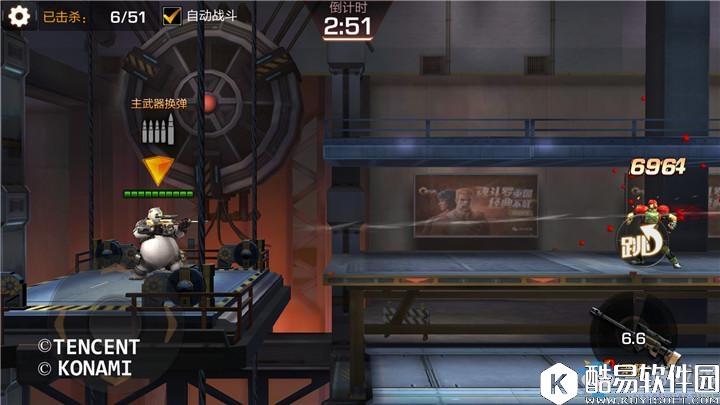Toggle the 自动战斗 auto-battle checkbox
Viewport: 720px width, 405px height.
(x=172, y=16)
